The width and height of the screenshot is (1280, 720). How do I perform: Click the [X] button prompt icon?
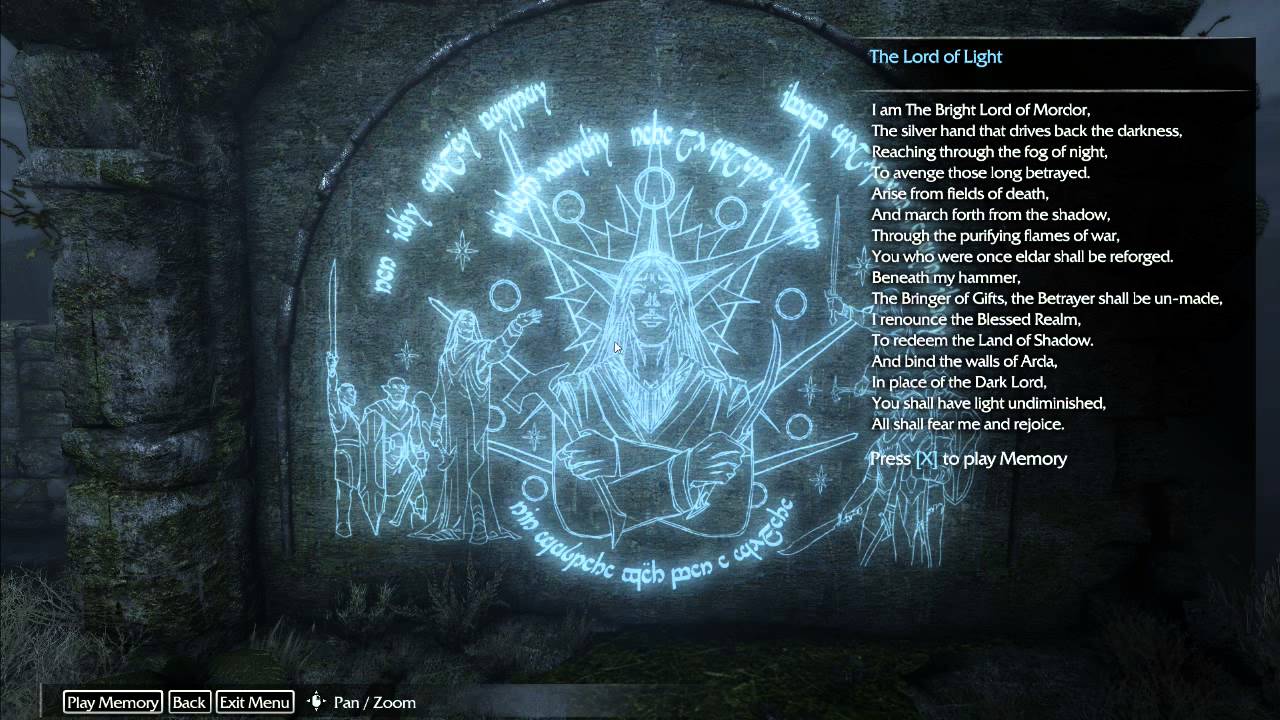click(927, 459)
